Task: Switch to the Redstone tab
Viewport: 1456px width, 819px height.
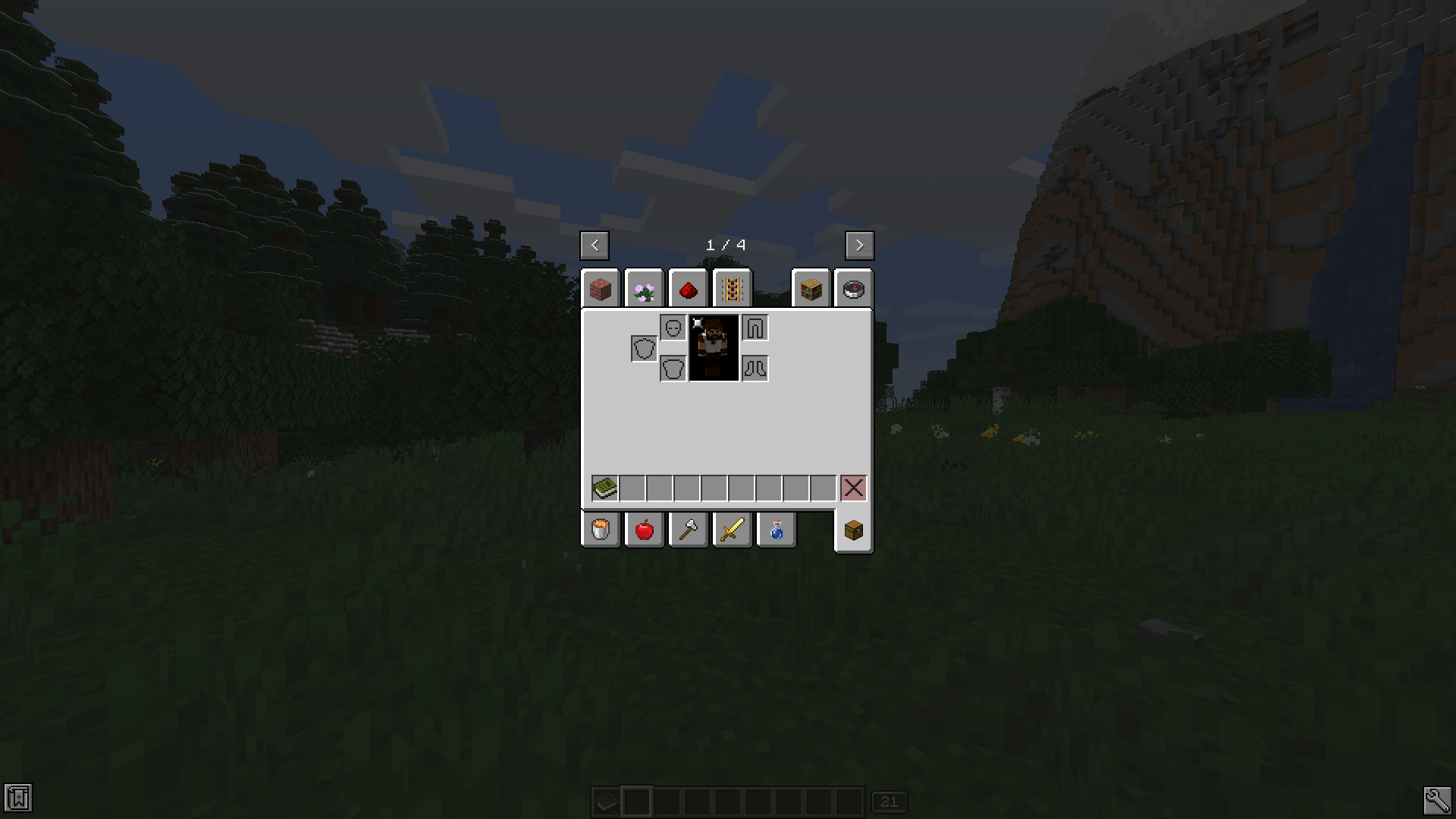Action: coord(688,288)
